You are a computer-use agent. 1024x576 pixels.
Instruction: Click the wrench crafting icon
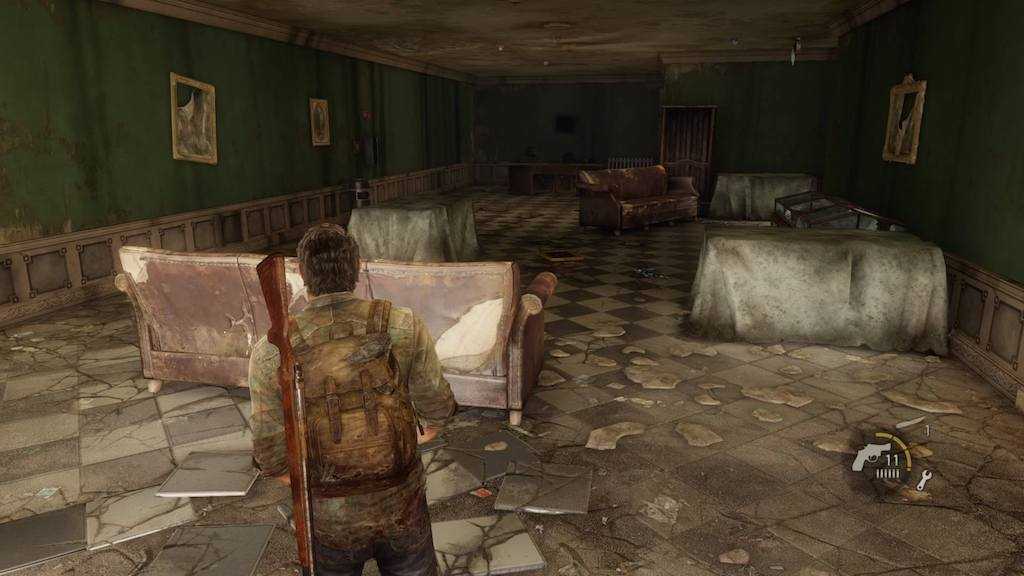[x=923, y=480]
